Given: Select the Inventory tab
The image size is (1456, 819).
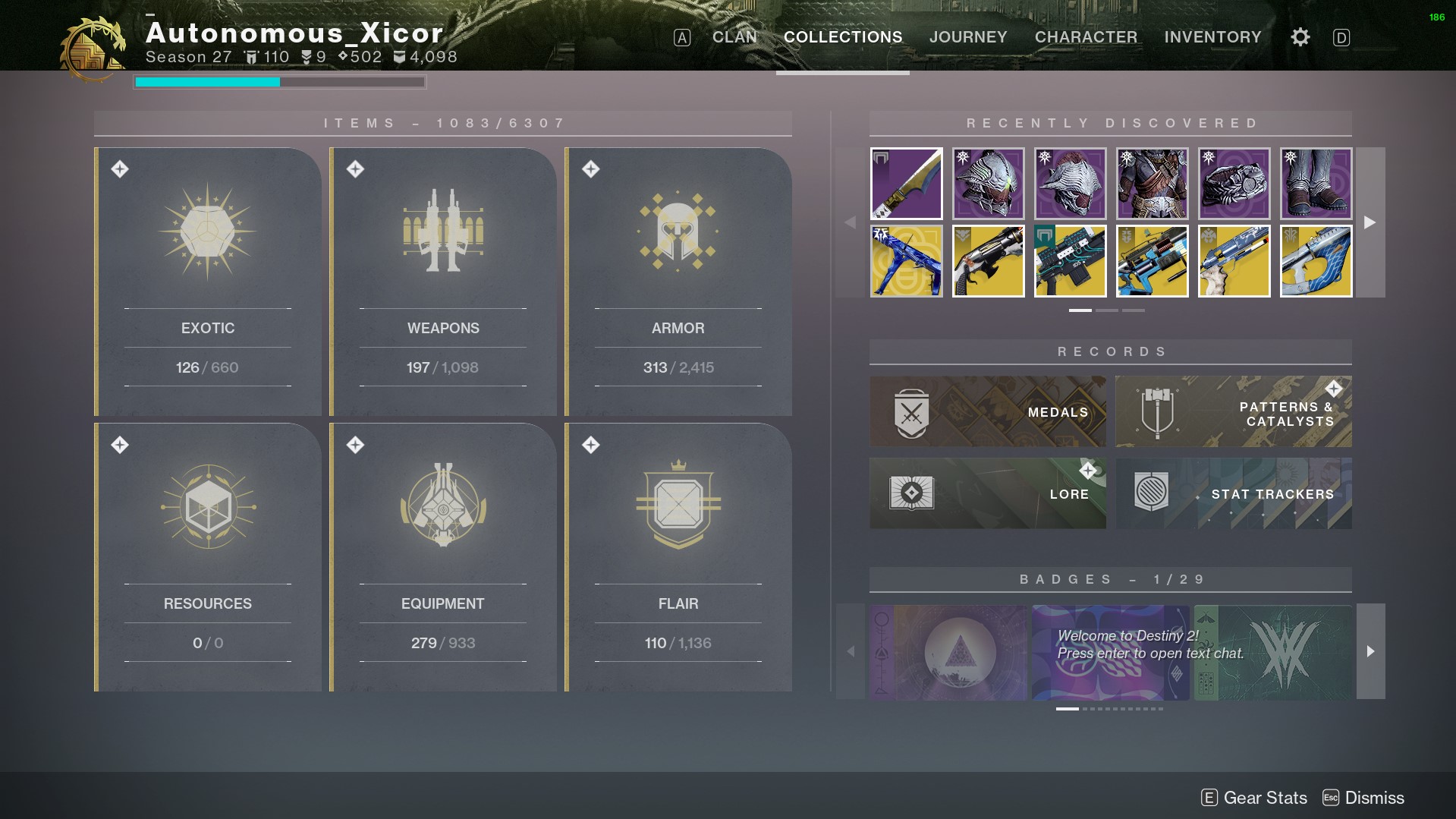Looking at the screenshot, I should point(1212,37).
